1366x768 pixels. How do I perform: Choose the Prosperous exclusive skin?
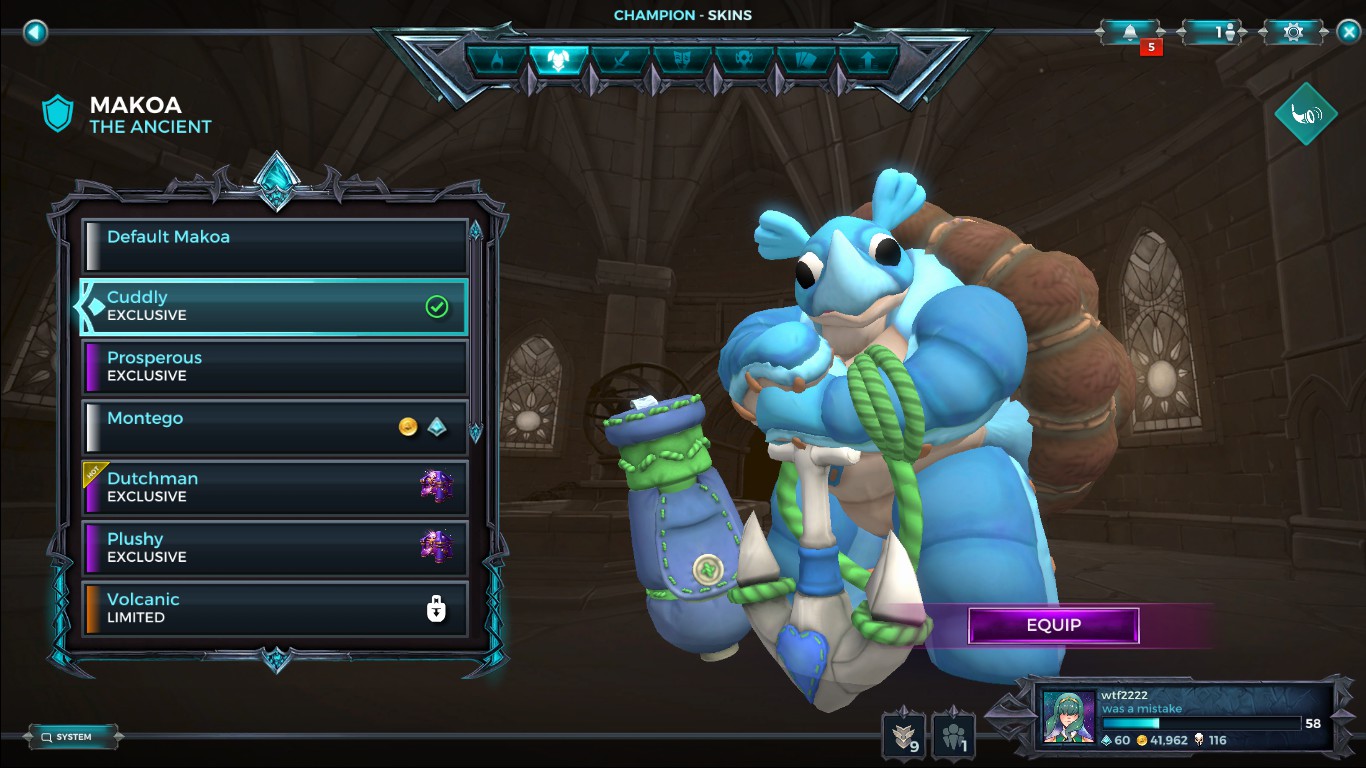(274, 367)
